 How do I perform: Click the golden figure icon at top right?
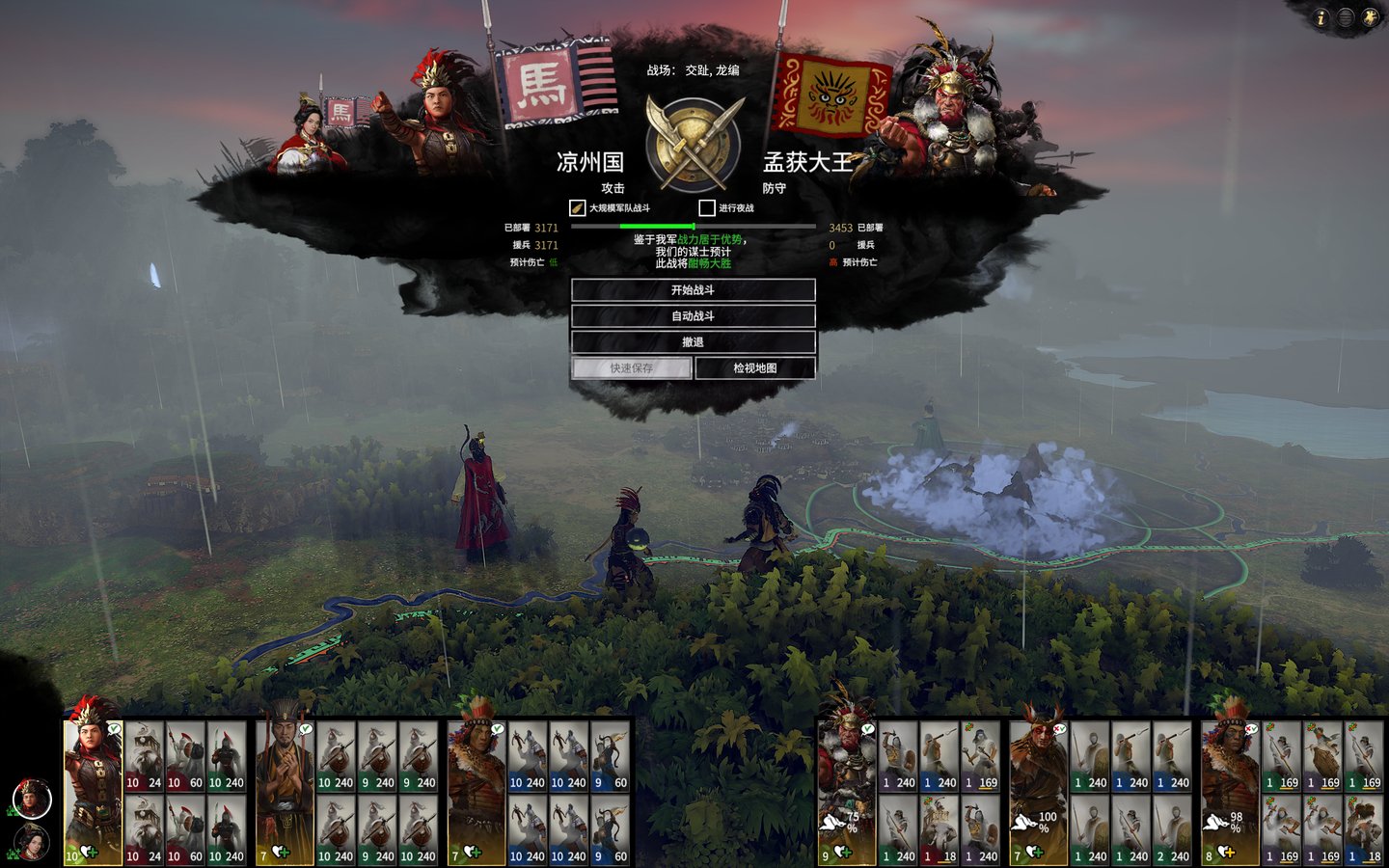(x=1371, y=16)
